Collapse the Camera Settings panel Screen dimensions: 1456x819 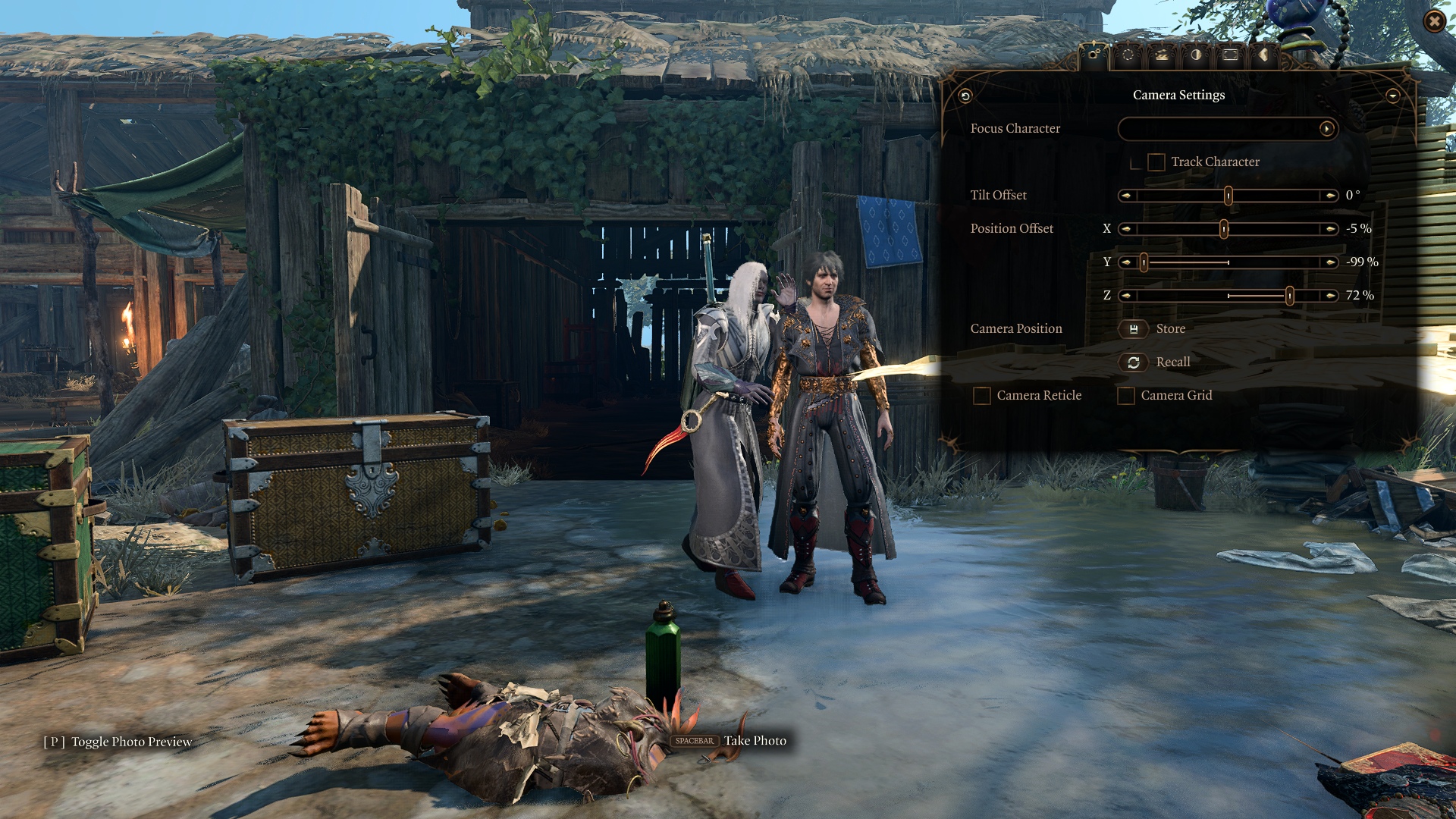coord(1392,96)
